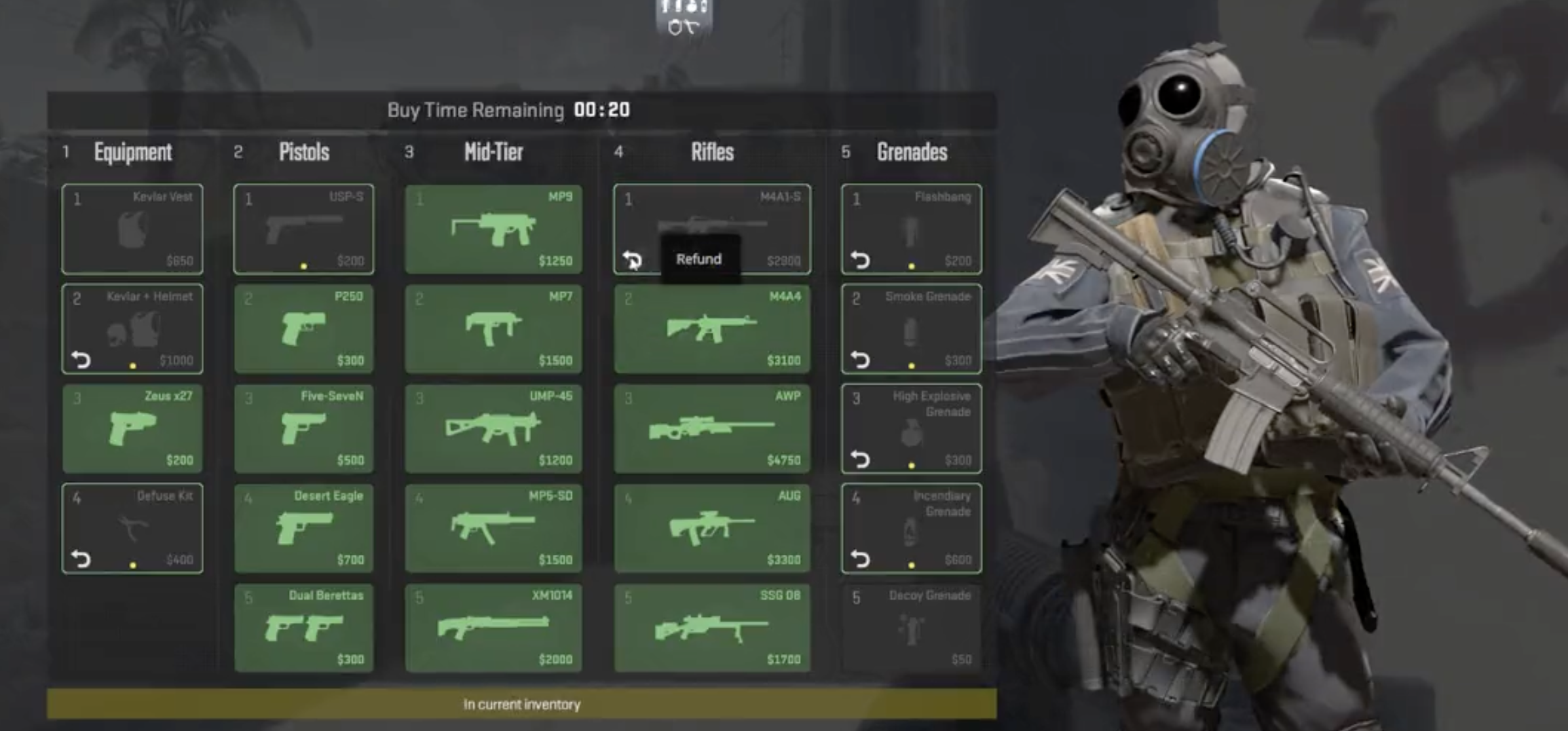Purchase the SSG 08 rifle

[712, 629]
